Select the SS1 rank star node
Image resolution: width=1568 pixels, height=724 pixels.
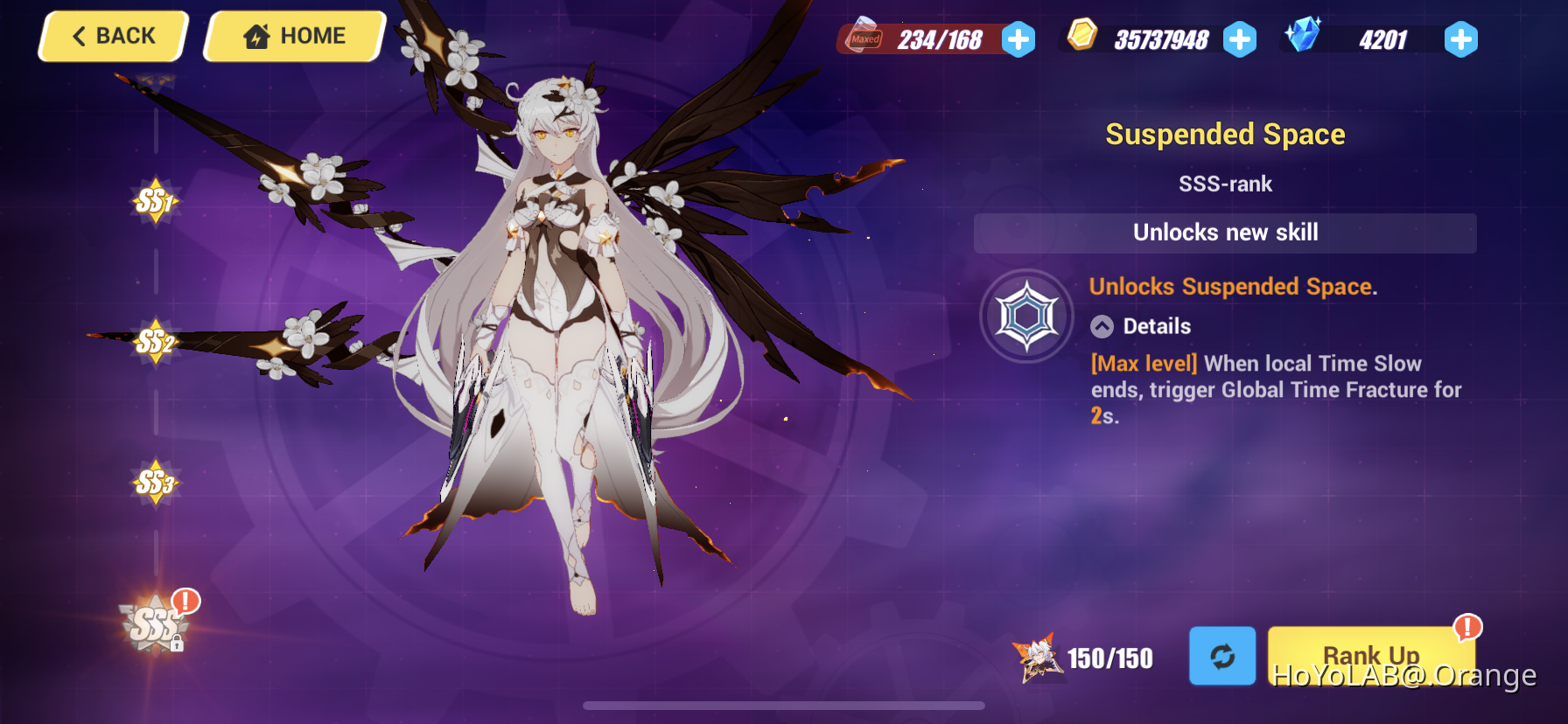point(156,199)
